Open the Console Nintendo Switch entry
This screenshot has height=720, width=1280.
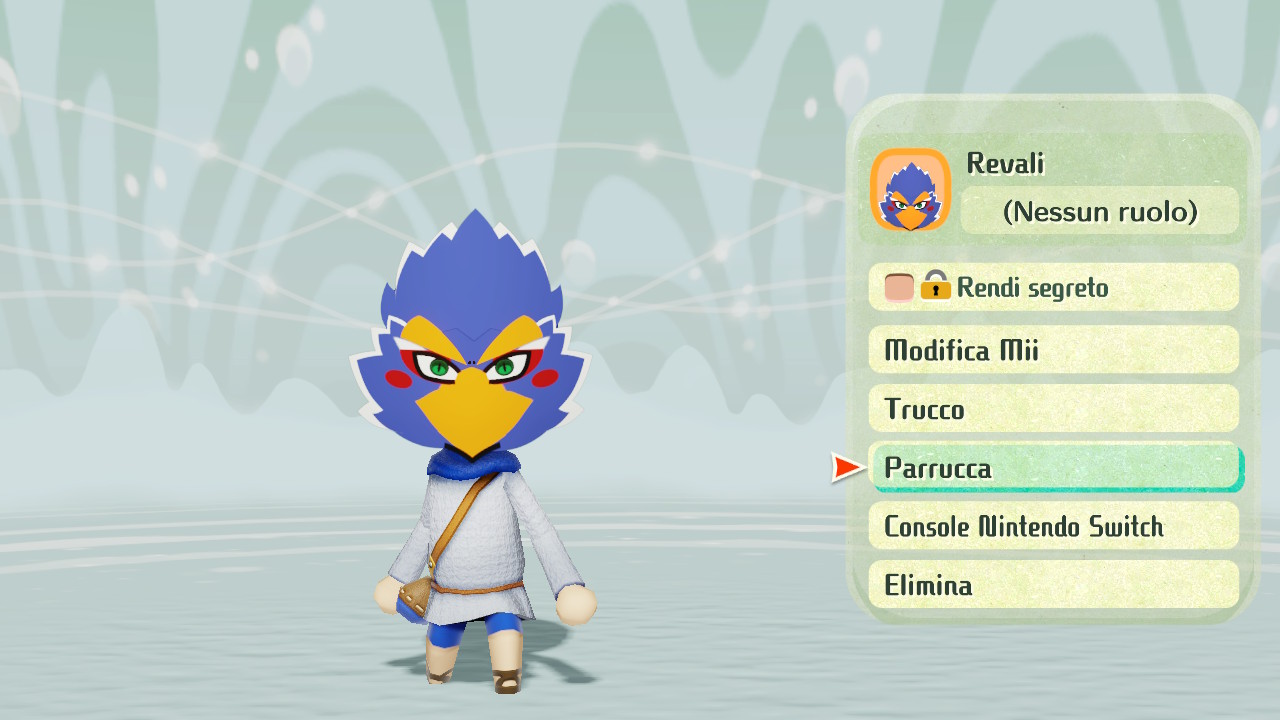pos(1055,526)
